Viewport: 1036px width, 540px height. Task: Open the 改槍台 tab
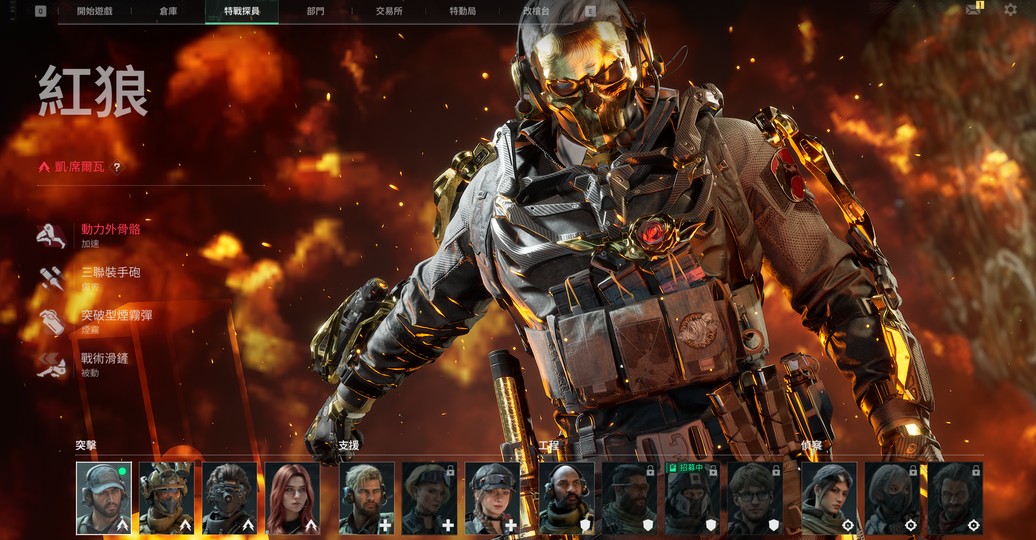point(536,11)
